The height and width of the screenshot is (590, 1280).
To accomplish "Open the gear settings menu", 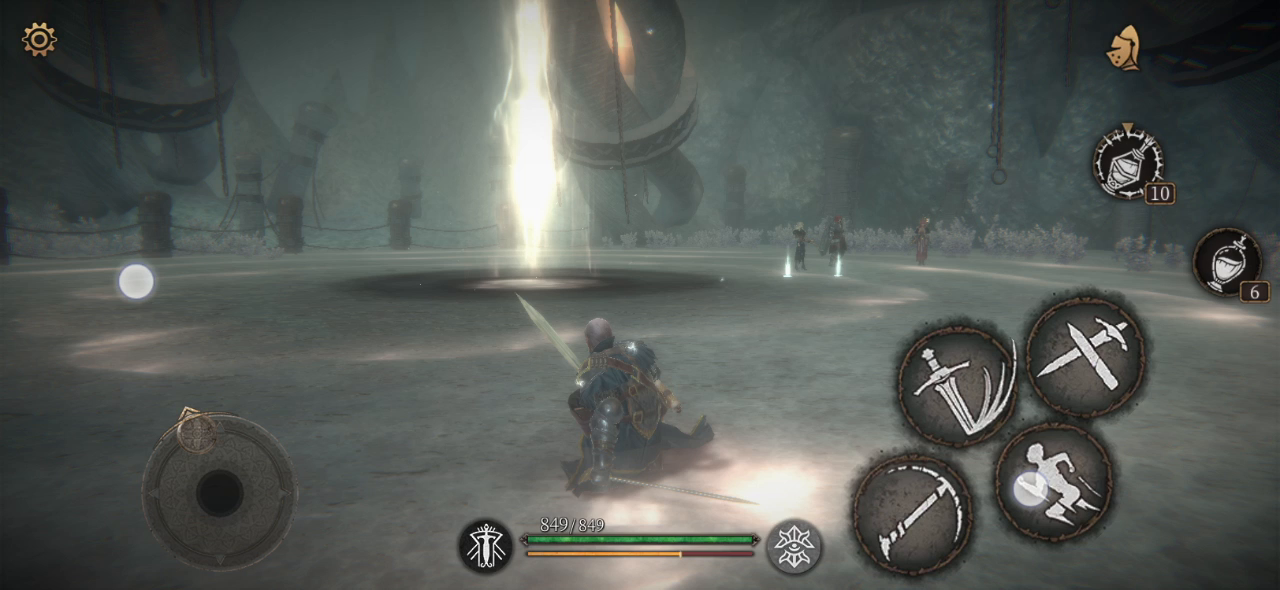I will click(39, 40).
